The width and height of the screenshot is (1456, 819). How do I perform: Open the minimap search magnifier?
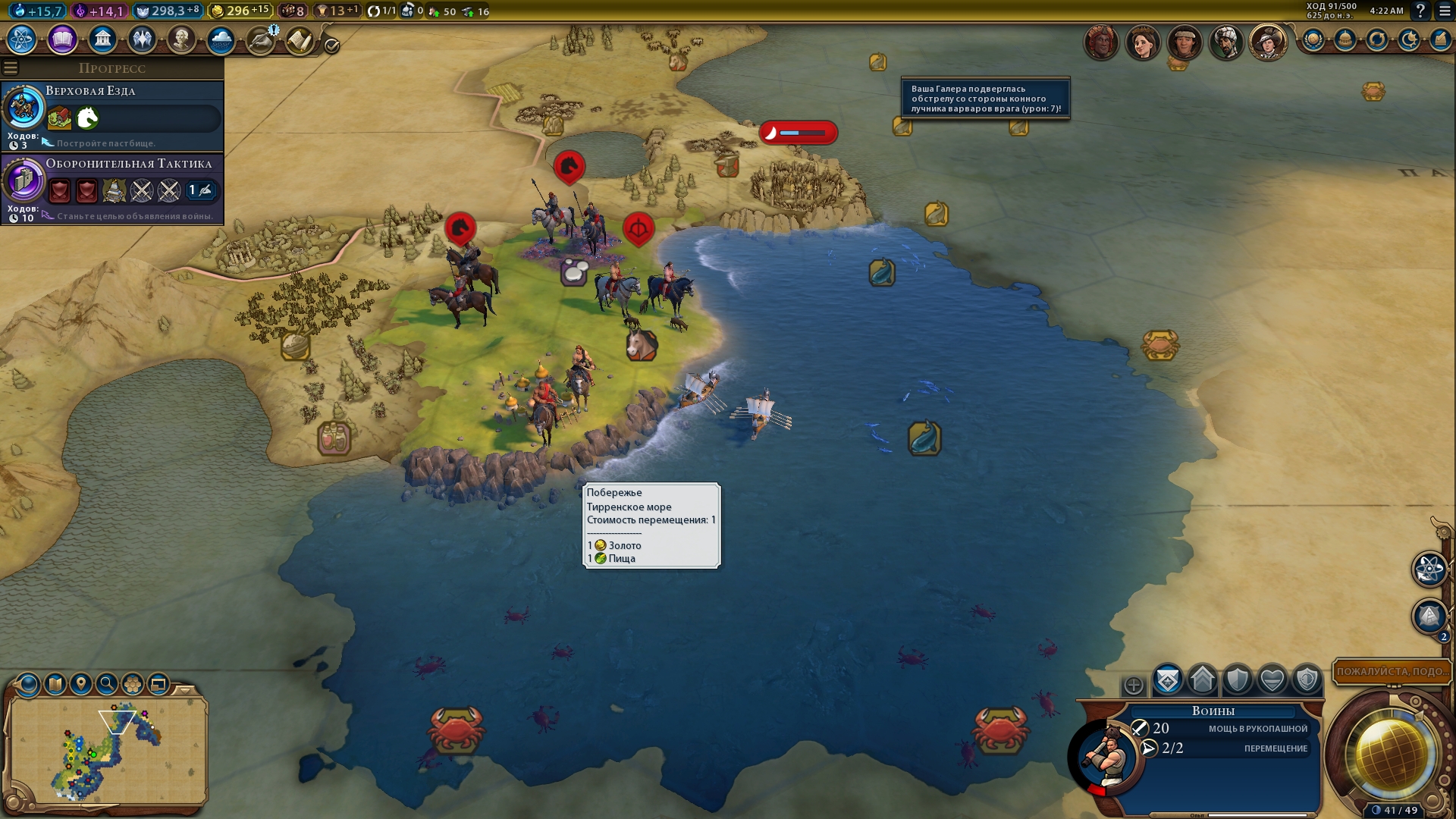[x=107, y=684]
